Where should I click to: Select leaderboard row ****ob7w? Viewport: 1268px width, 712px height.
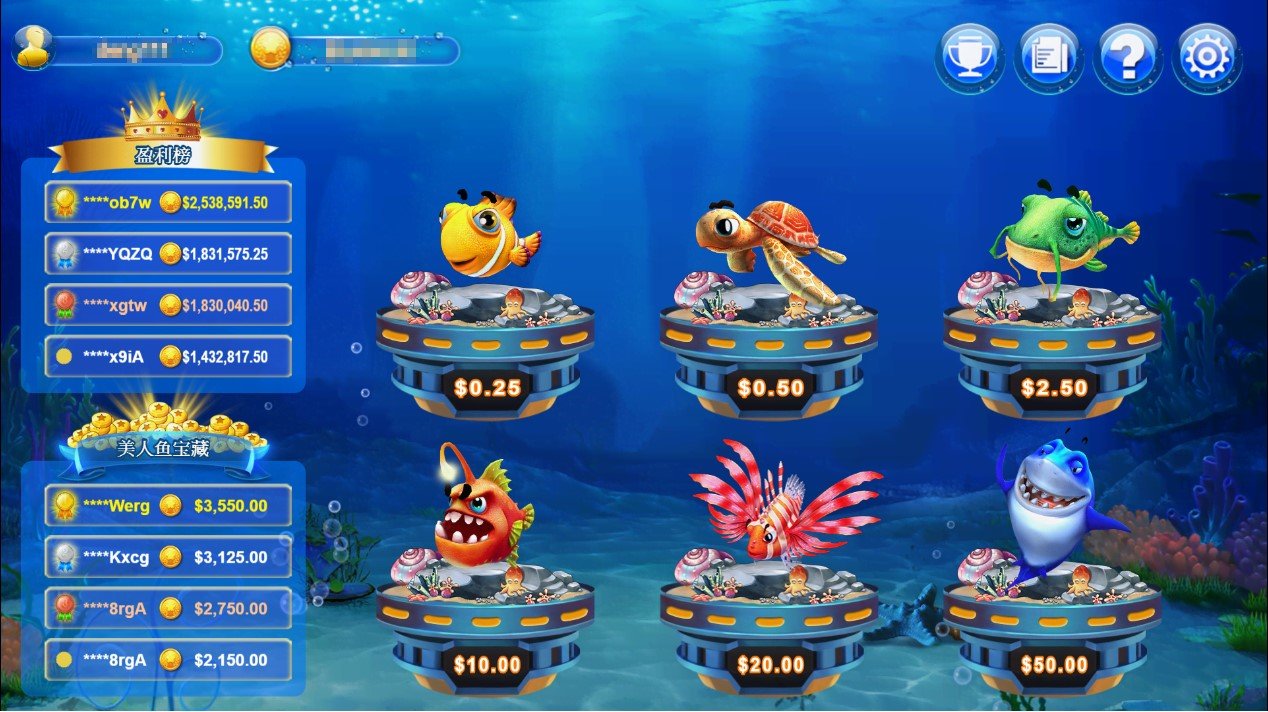(168, 202)
